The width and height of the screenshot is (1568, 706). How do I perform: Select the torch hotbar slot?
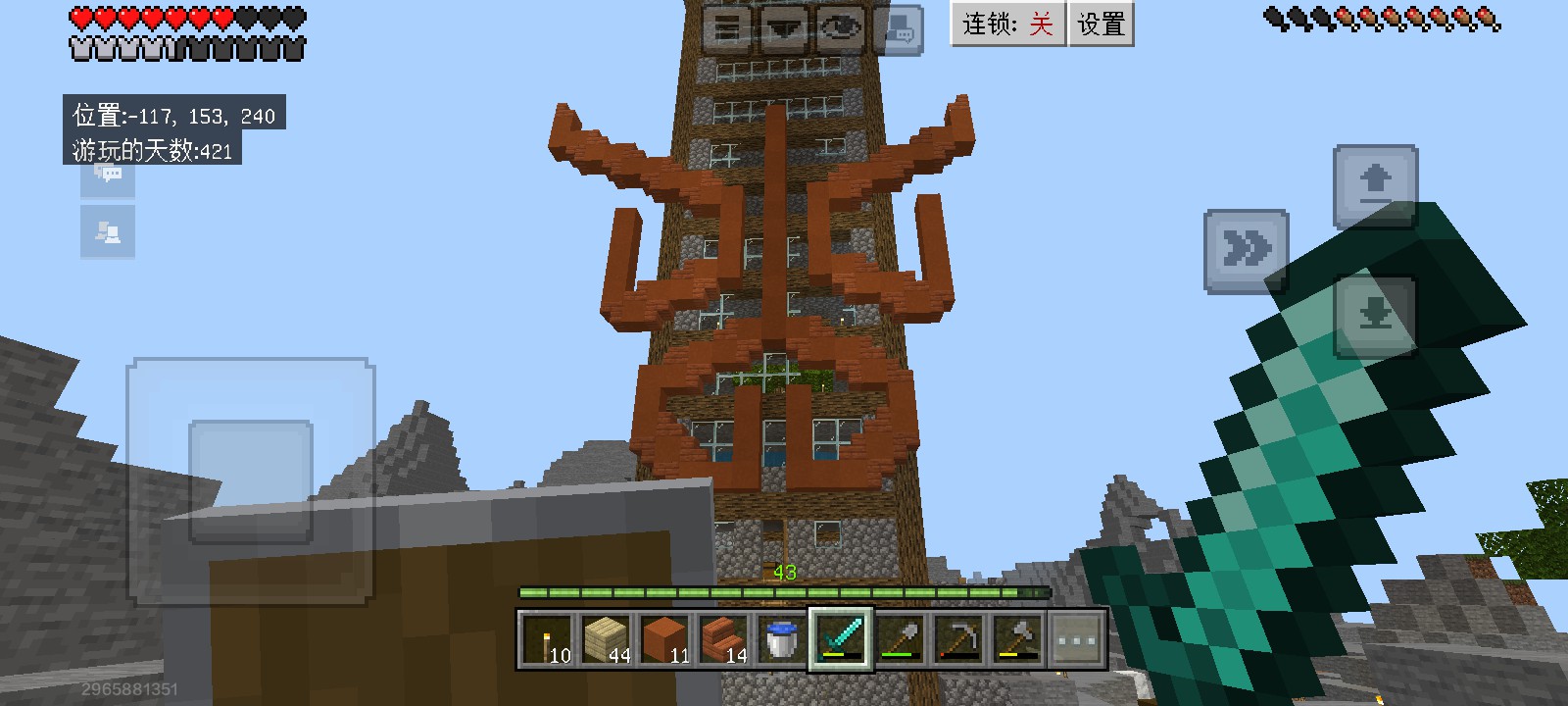546,639
